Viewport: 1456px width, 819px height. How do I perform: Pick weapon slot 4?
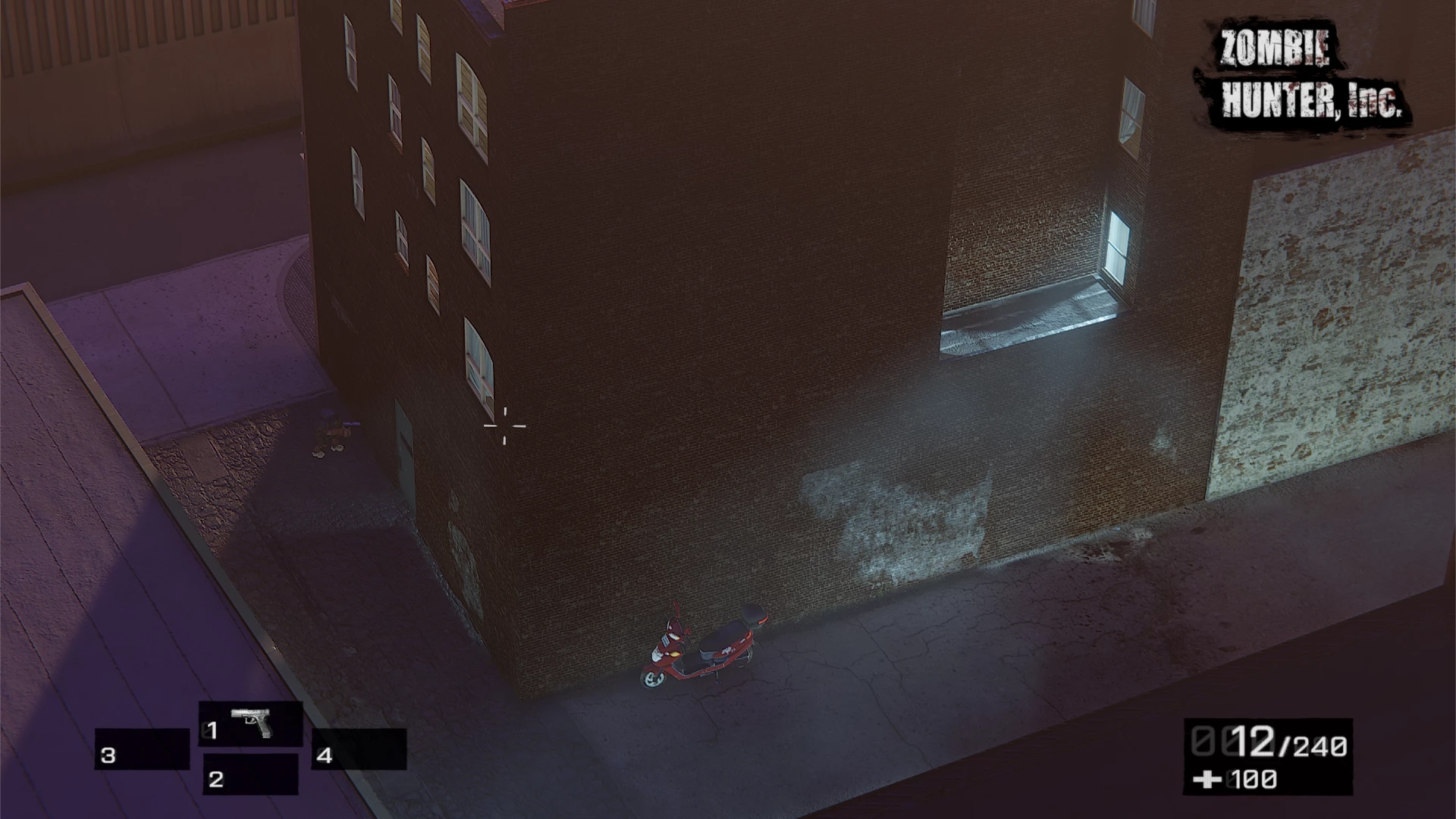(x=359, y=750)
